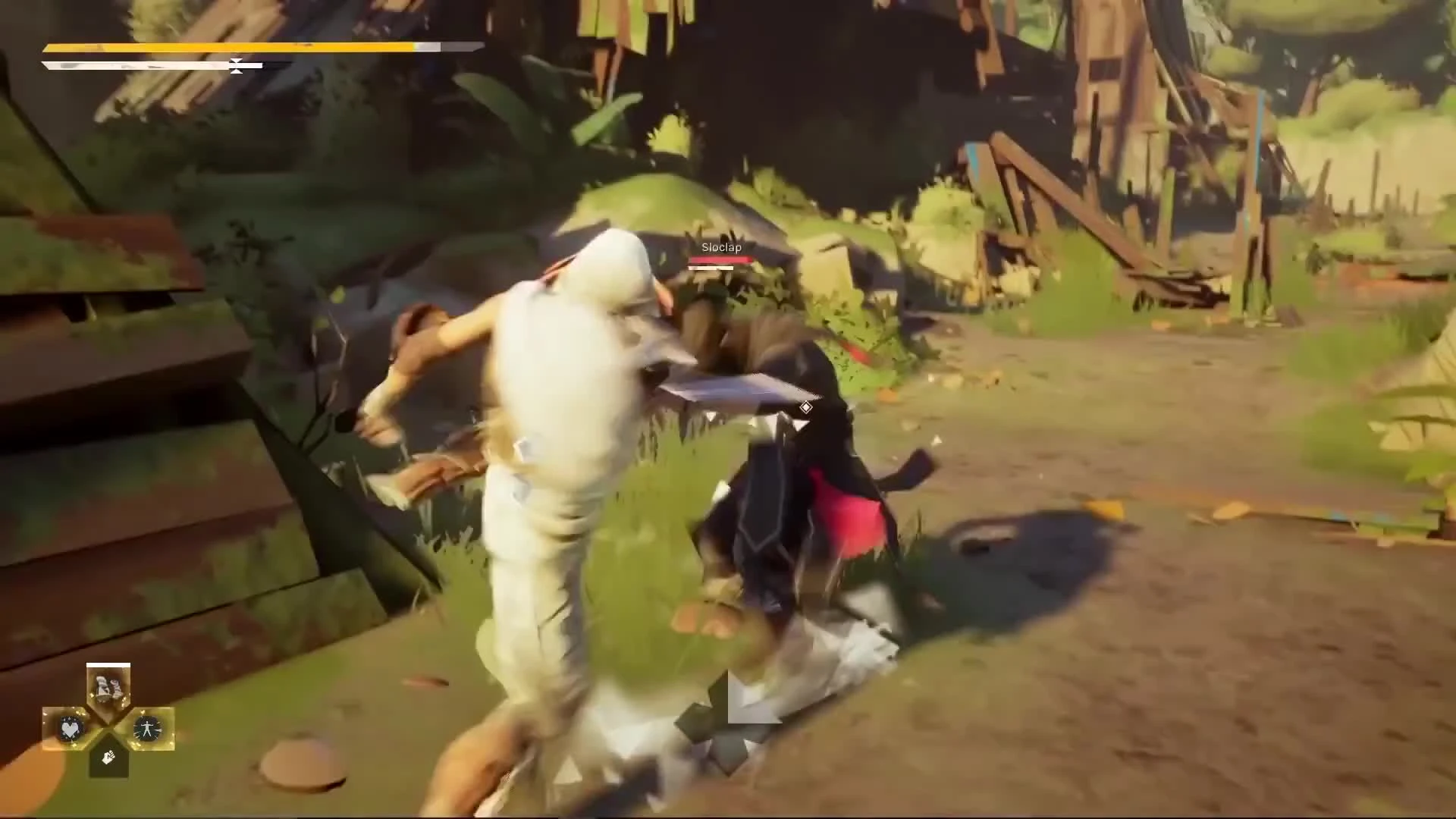Click the white stamina marker notch
The width and height of the screenshot is (1456, 819).
click(236, 66)
